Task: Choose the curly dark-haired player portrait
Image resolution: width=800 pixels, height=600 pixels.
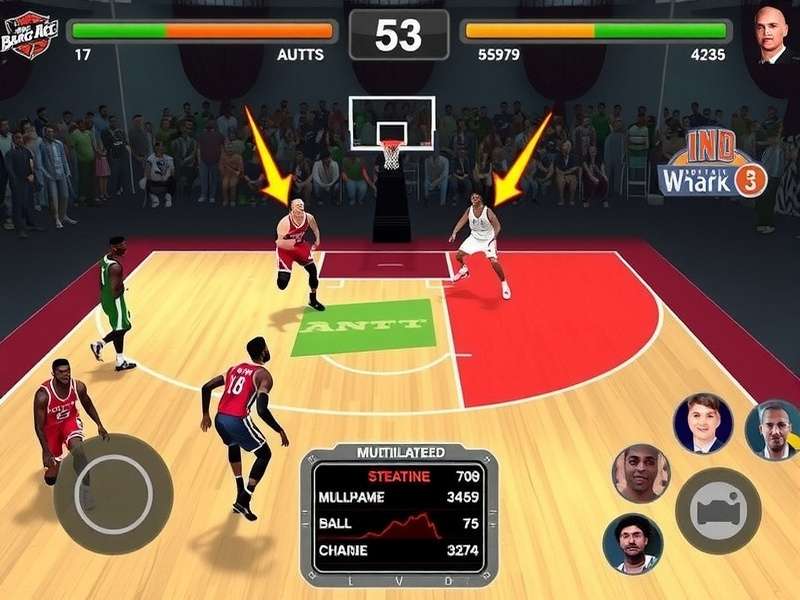Action: point(632,544)
